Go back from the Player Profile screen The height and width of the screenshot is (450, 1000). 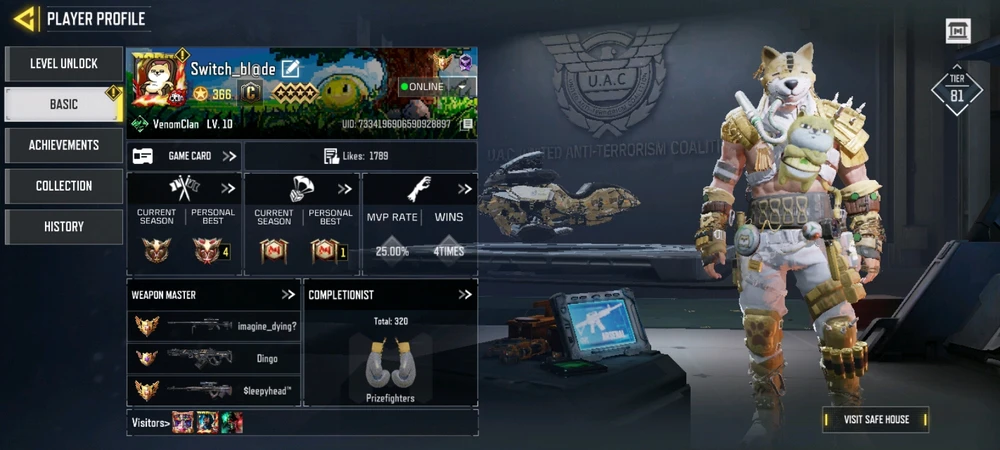tap(25, 18)
